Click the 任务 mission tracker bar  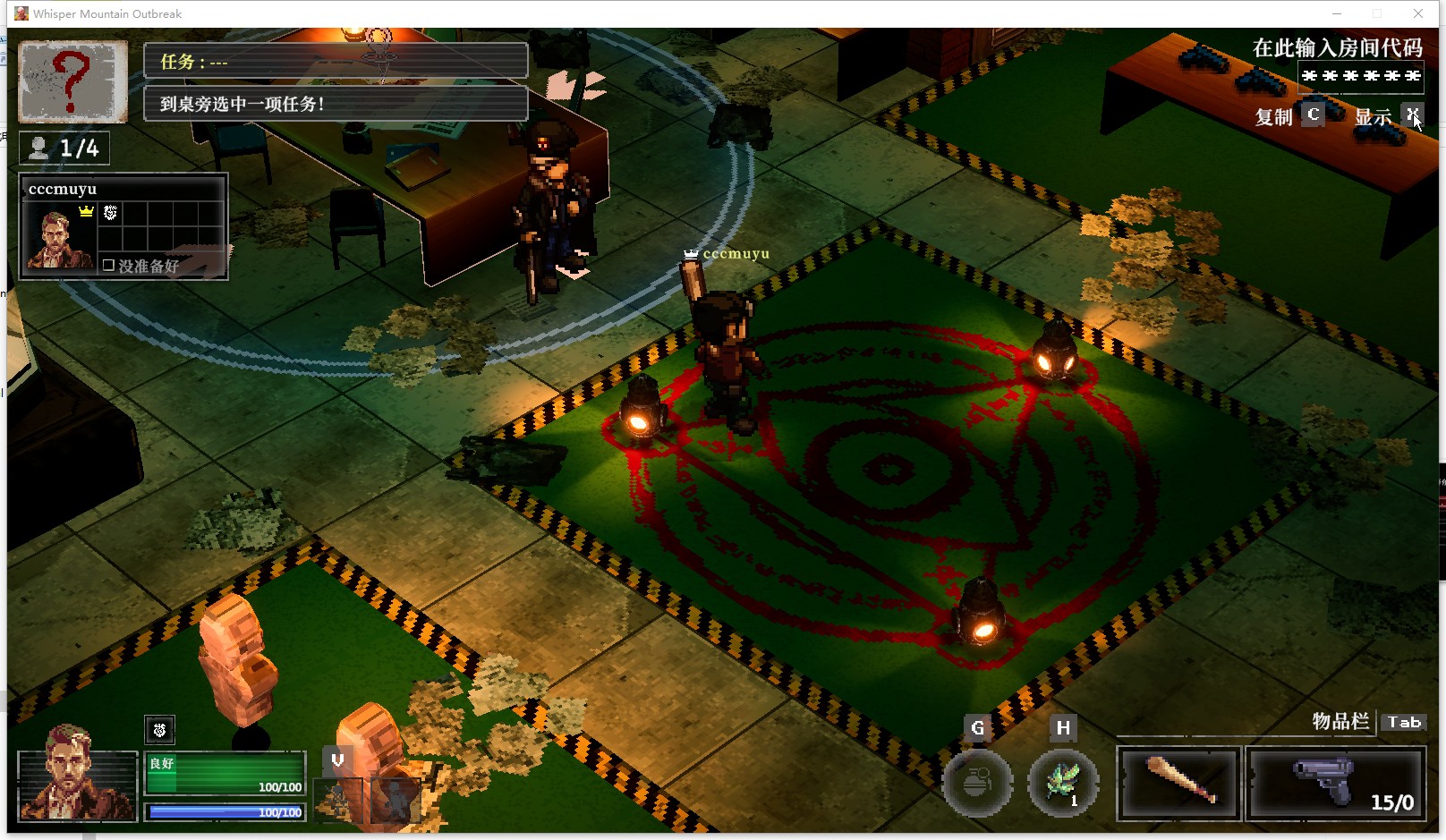click(336, 62)
